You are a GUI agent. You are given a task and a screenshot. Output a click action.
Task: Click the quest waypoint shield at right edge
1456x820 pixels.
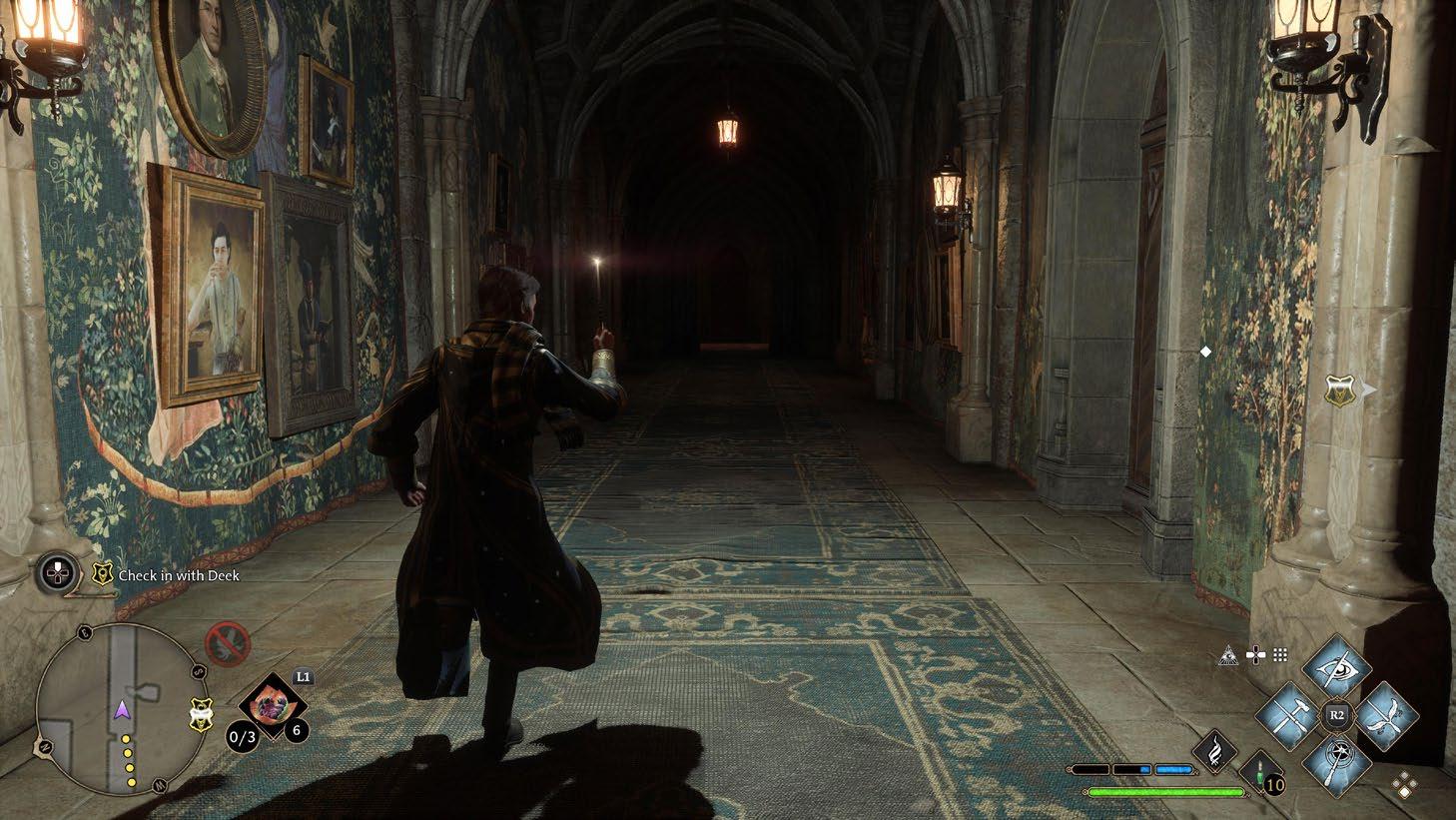[1339, 391]
